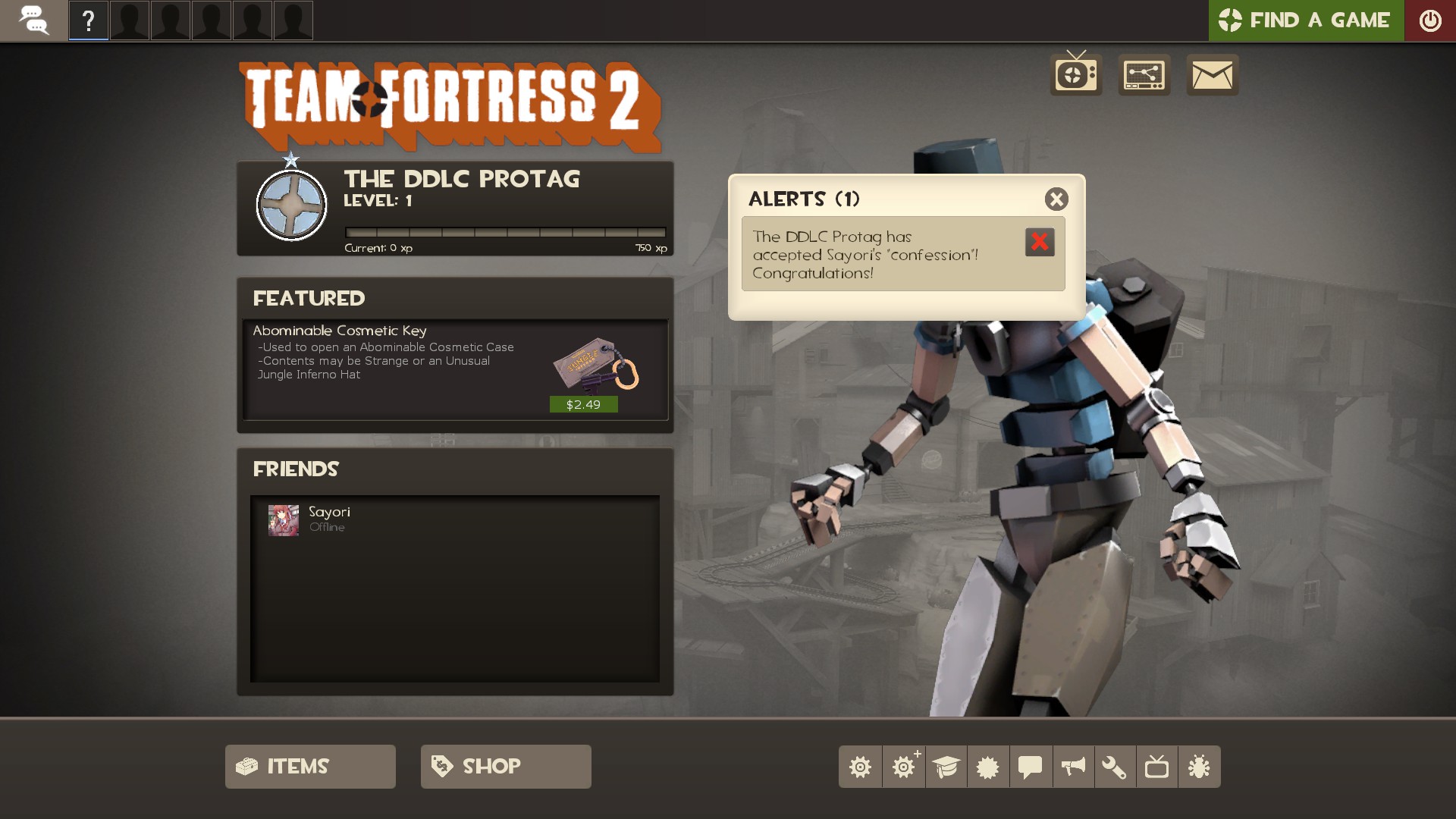Open the General Options gear icon

pyautogui.click(x=861, y=767)
